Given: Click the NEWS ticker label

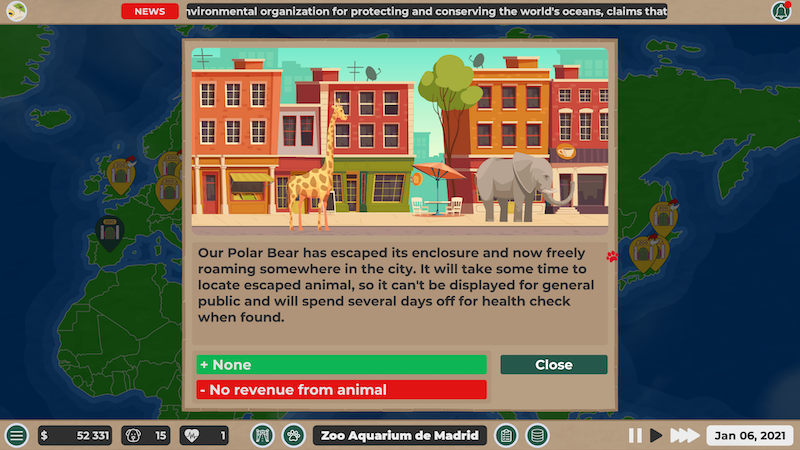Looking at the screenshot, I should pos(149,12).
